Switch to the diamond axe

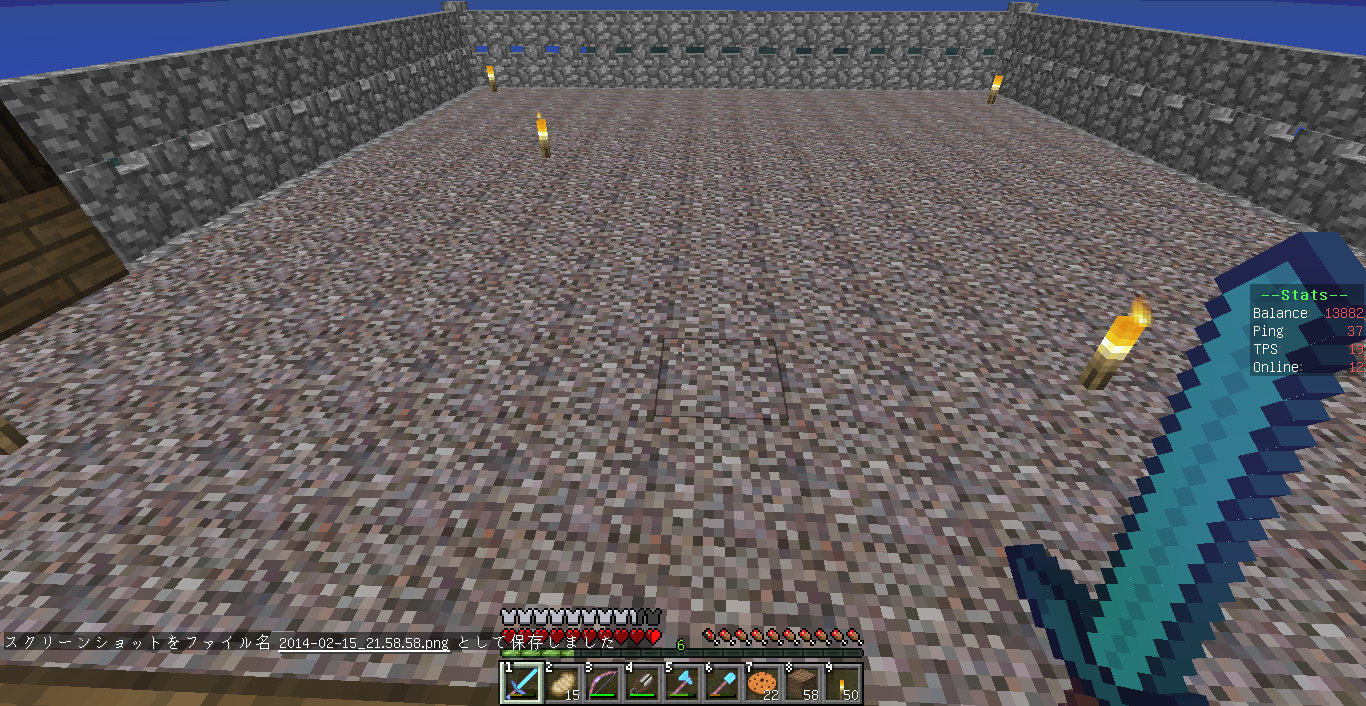coord(682,683)
